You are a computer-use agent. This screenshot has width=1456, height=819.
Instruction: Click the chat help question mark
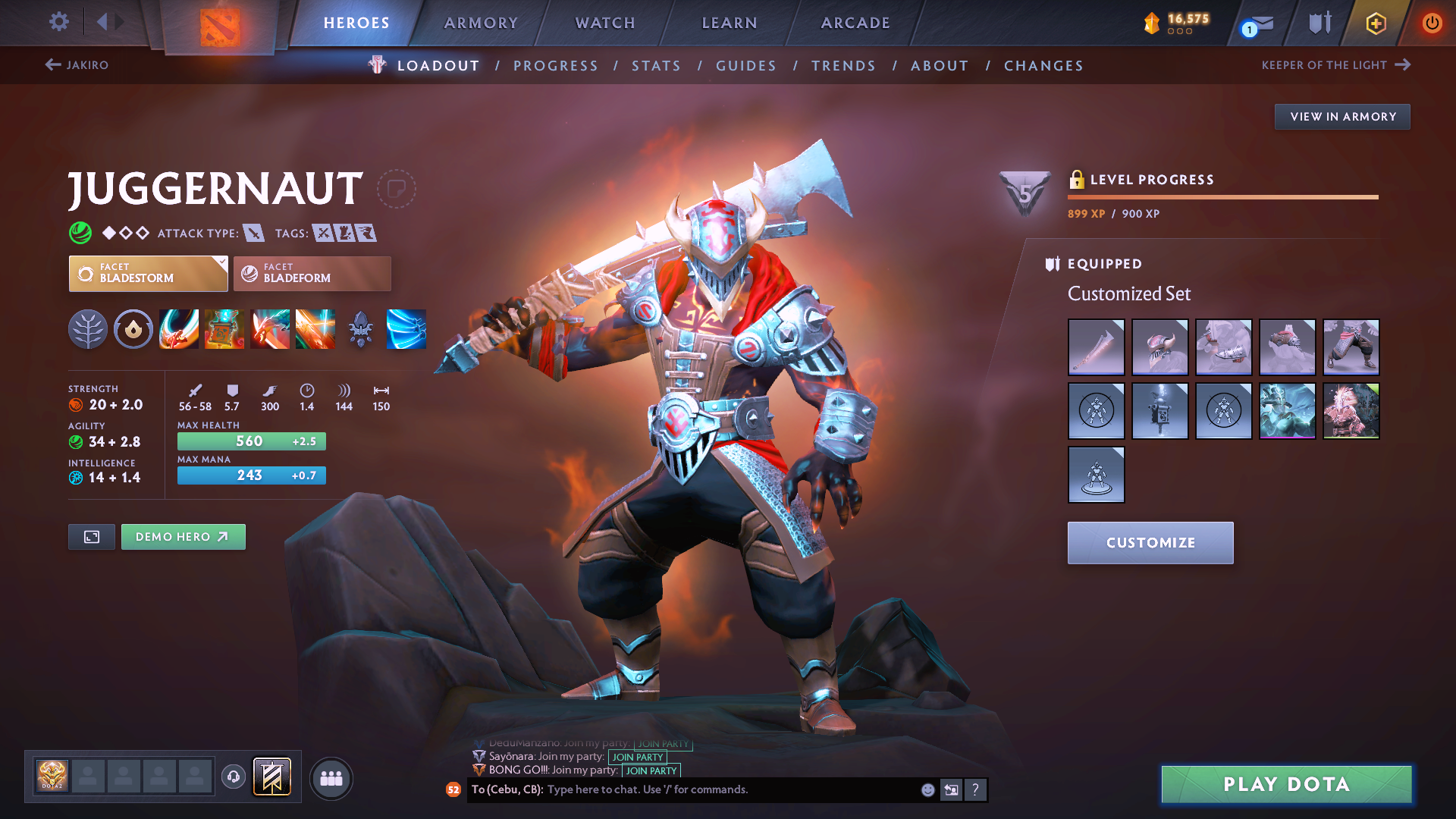[x=977, y=789]
